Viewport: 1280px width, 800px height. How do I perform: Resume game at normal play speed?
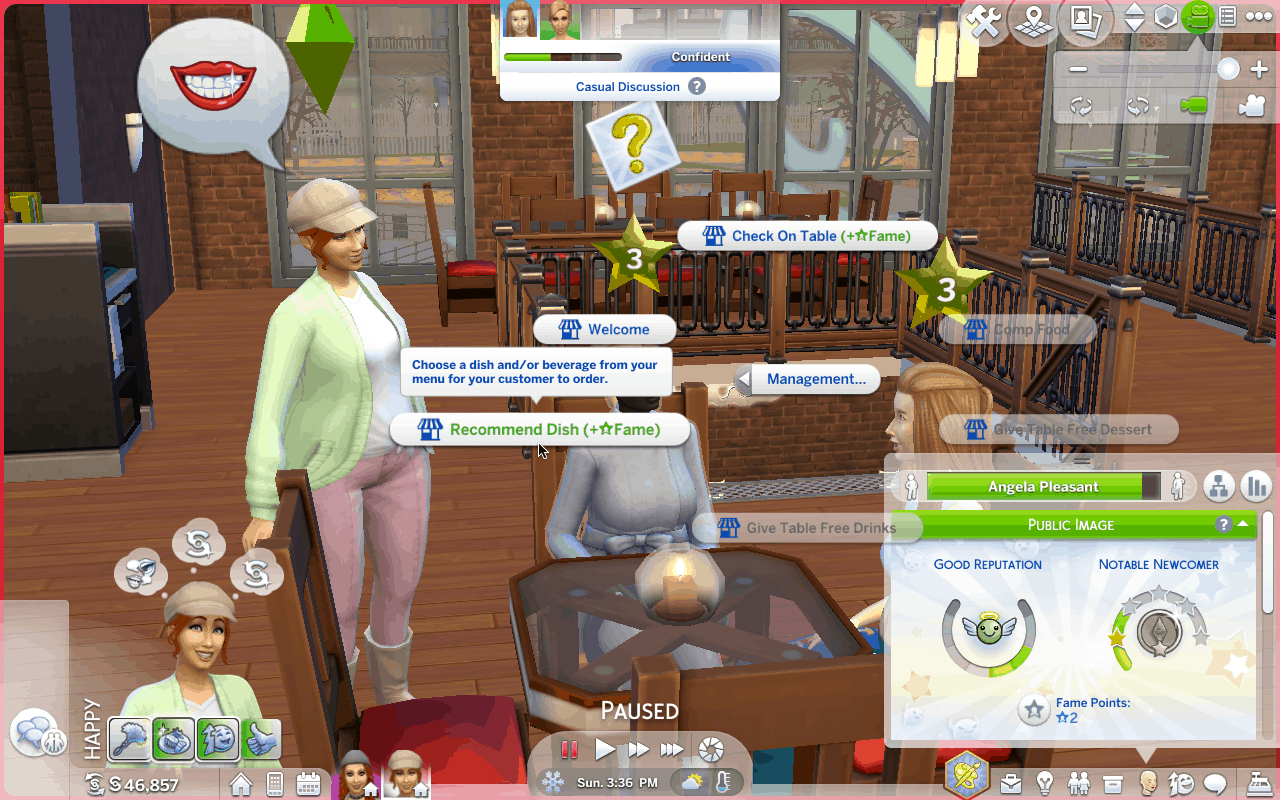605,748
